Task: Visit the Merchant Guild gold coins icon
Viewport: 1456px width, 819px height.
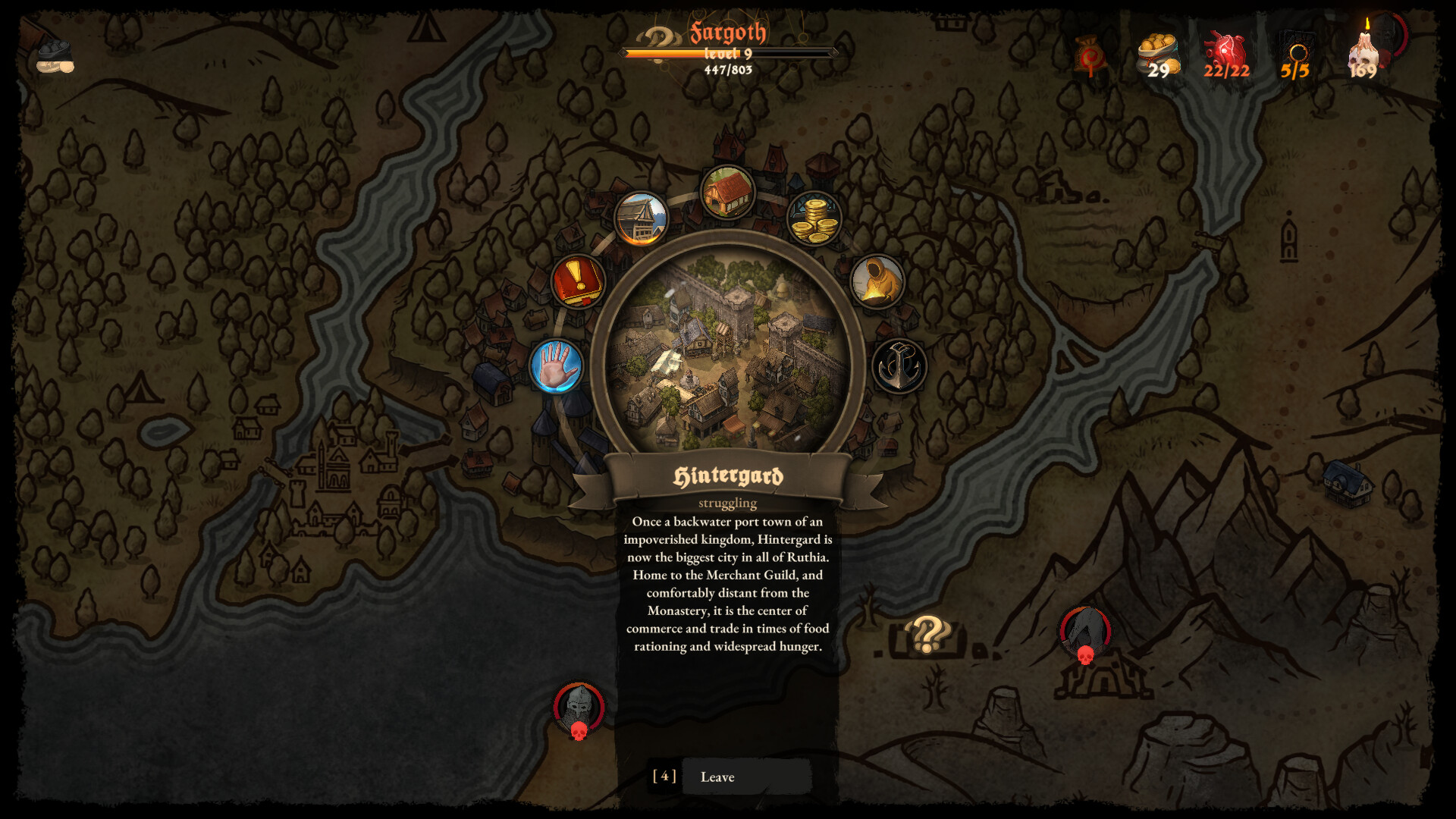Action: pyautogui.click(x=814, y=218)
